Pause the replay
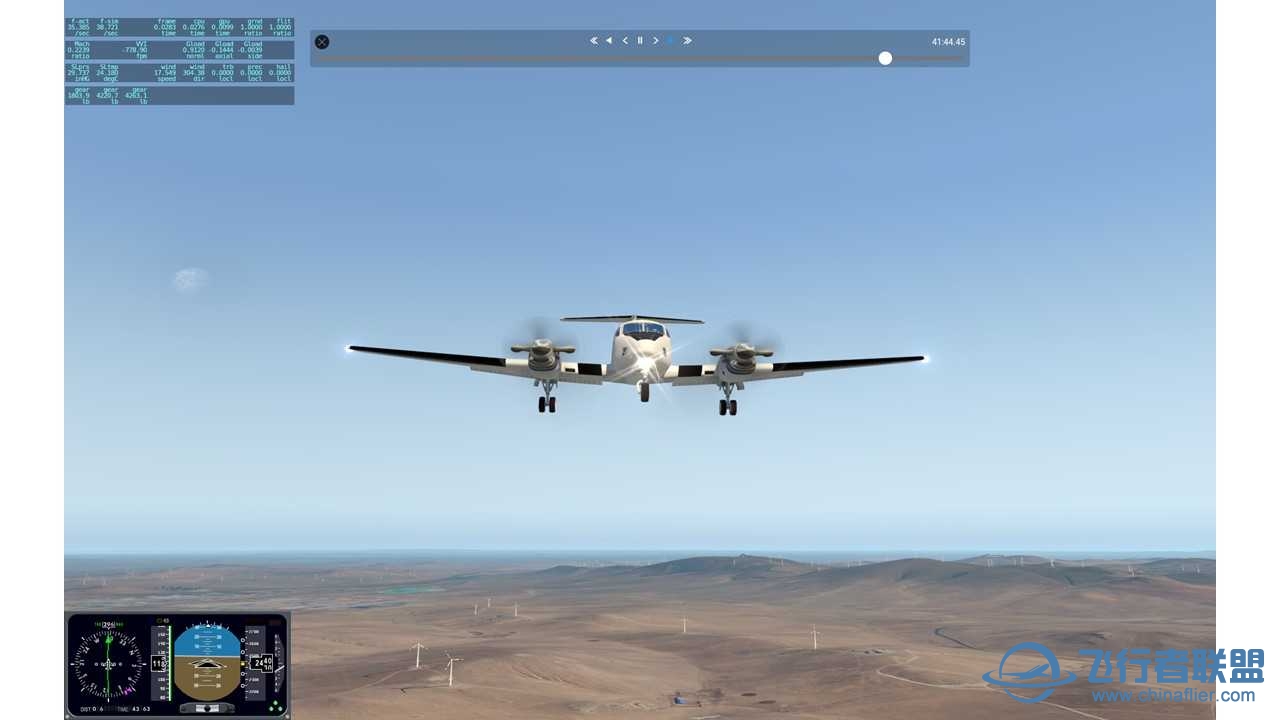The width and height of the screenshot is (1280, 720). pyautogui.click(x=640, y=41)
